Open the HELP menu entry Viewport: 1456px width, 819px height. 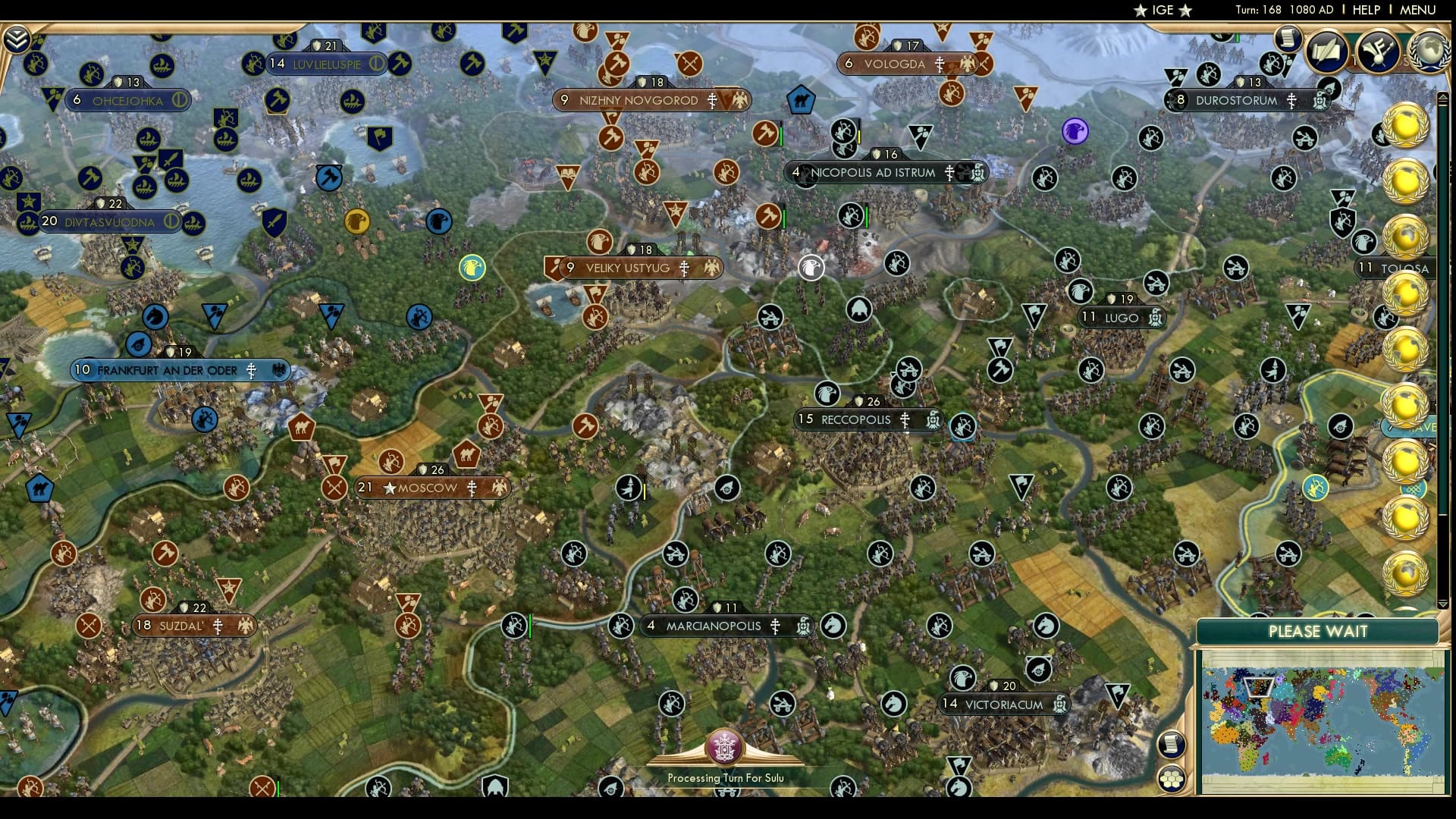point(1366,10)
